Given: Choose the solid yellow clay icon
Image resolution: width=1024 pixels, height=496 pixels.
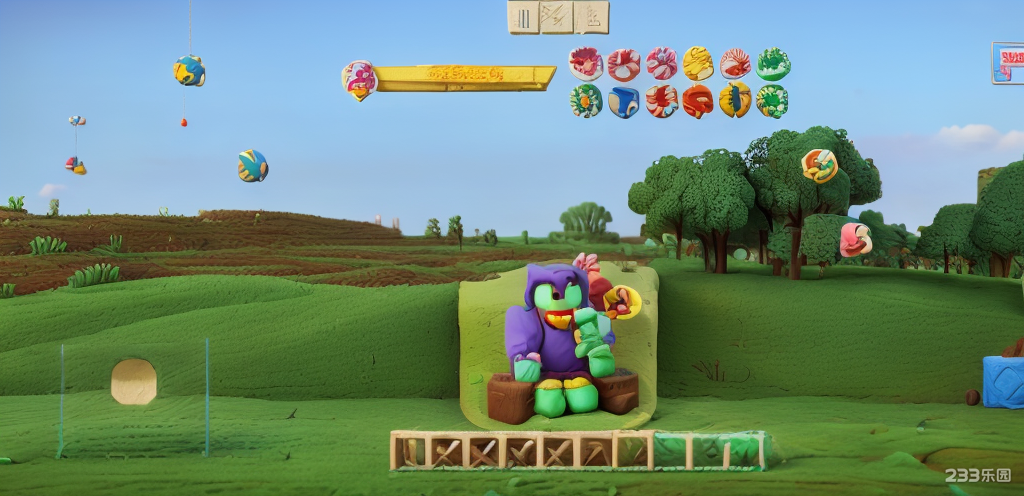Looking at the screenshot, I should [698, 64].
